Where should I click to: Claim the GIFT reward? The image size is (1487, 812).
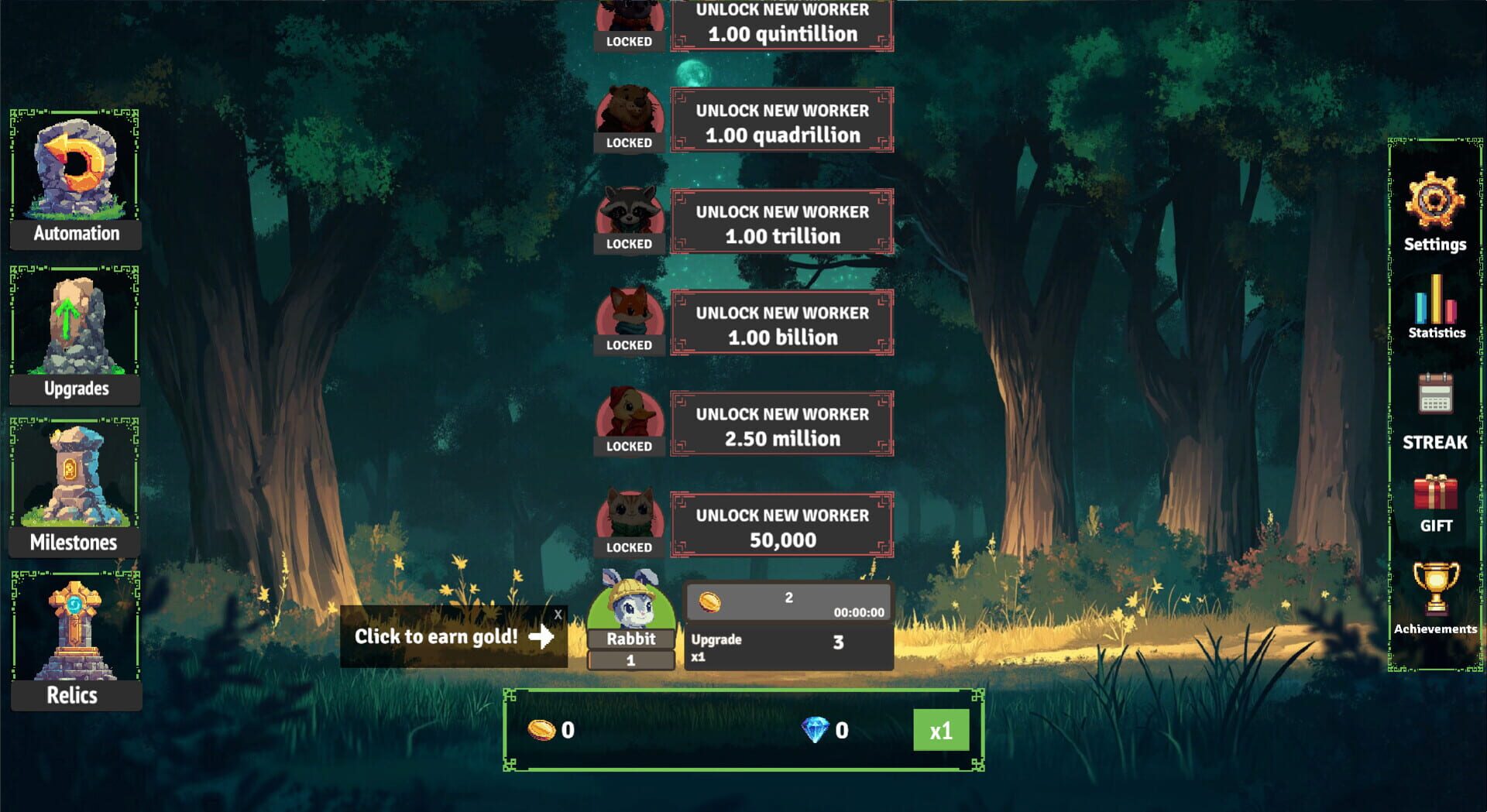pyautogui.click(x=1435, y=499)
